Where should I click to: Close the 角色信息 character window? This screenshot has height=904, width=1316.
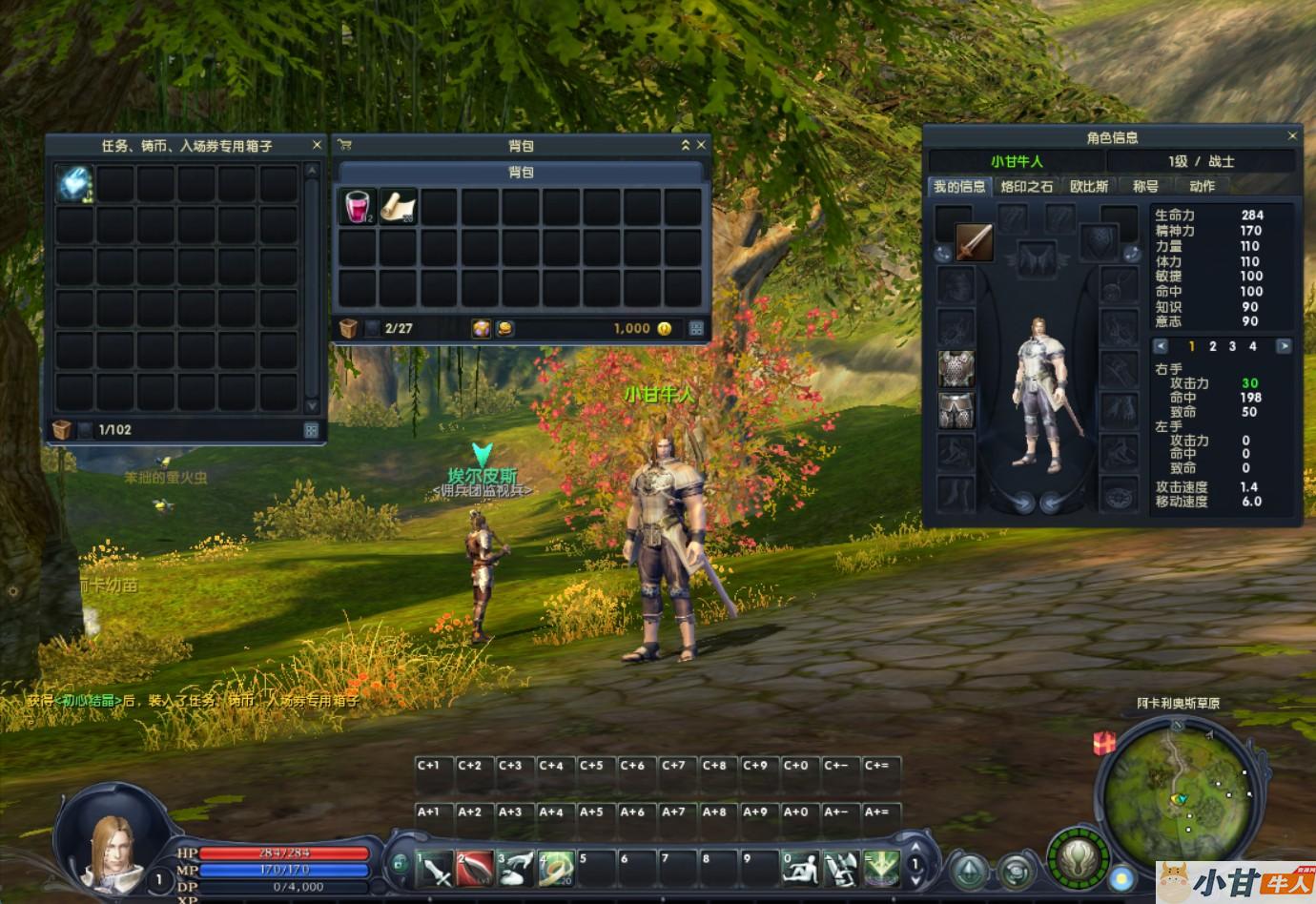1292,136
